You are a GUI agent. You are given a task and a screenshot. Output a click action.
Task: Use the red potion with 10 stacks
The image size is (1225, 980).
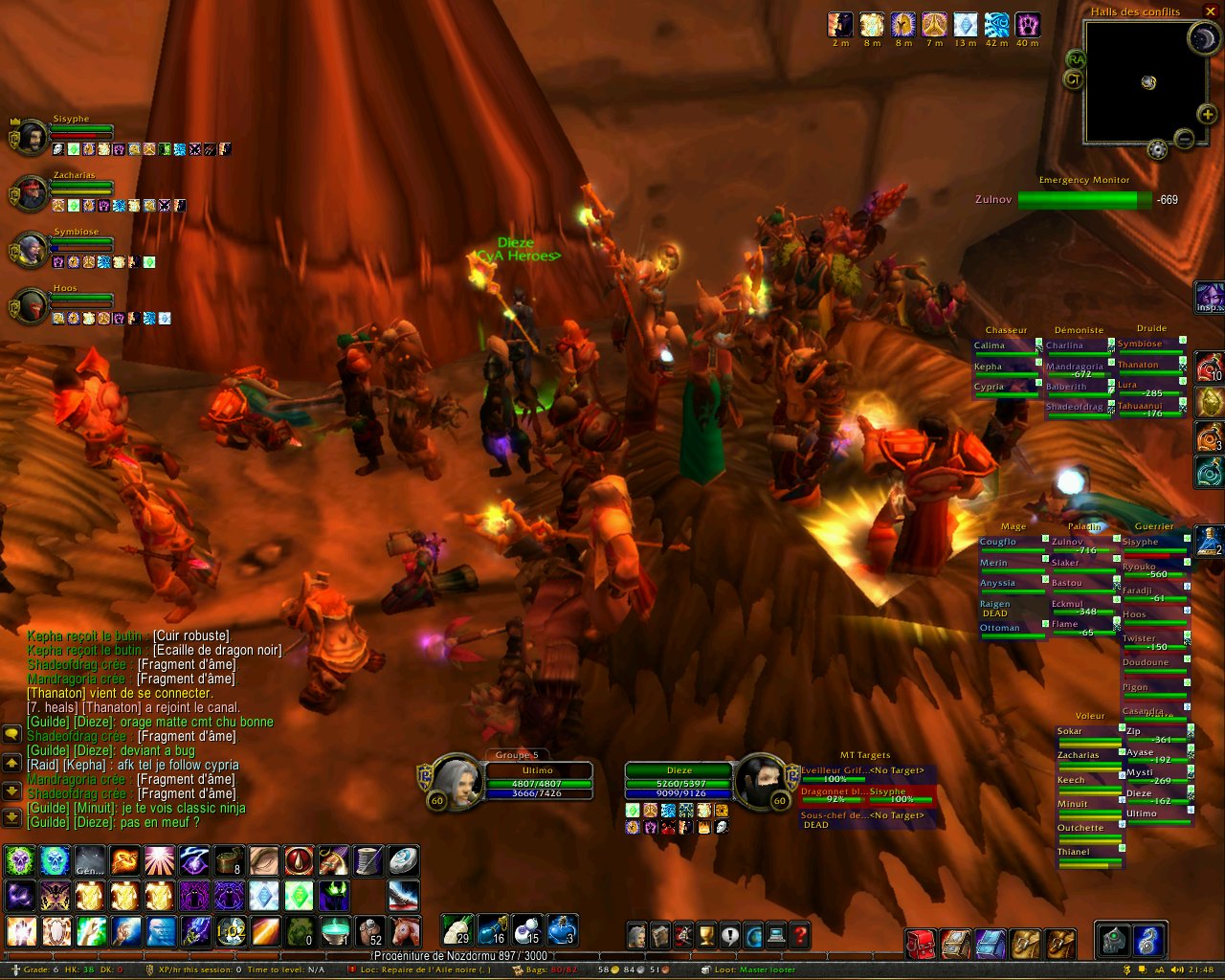(x=1210, y=367)
